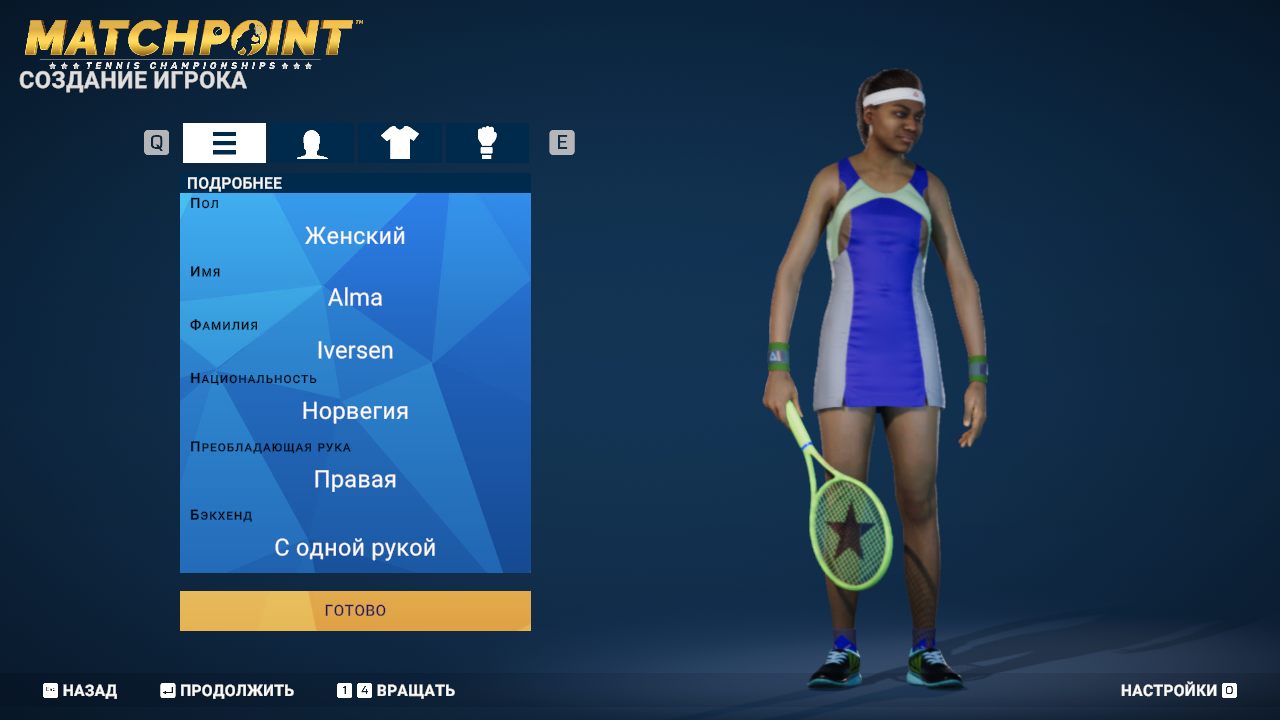Click the Matchpoint Tennis Championships logo

pyautogui.click(x=185, y=38)
